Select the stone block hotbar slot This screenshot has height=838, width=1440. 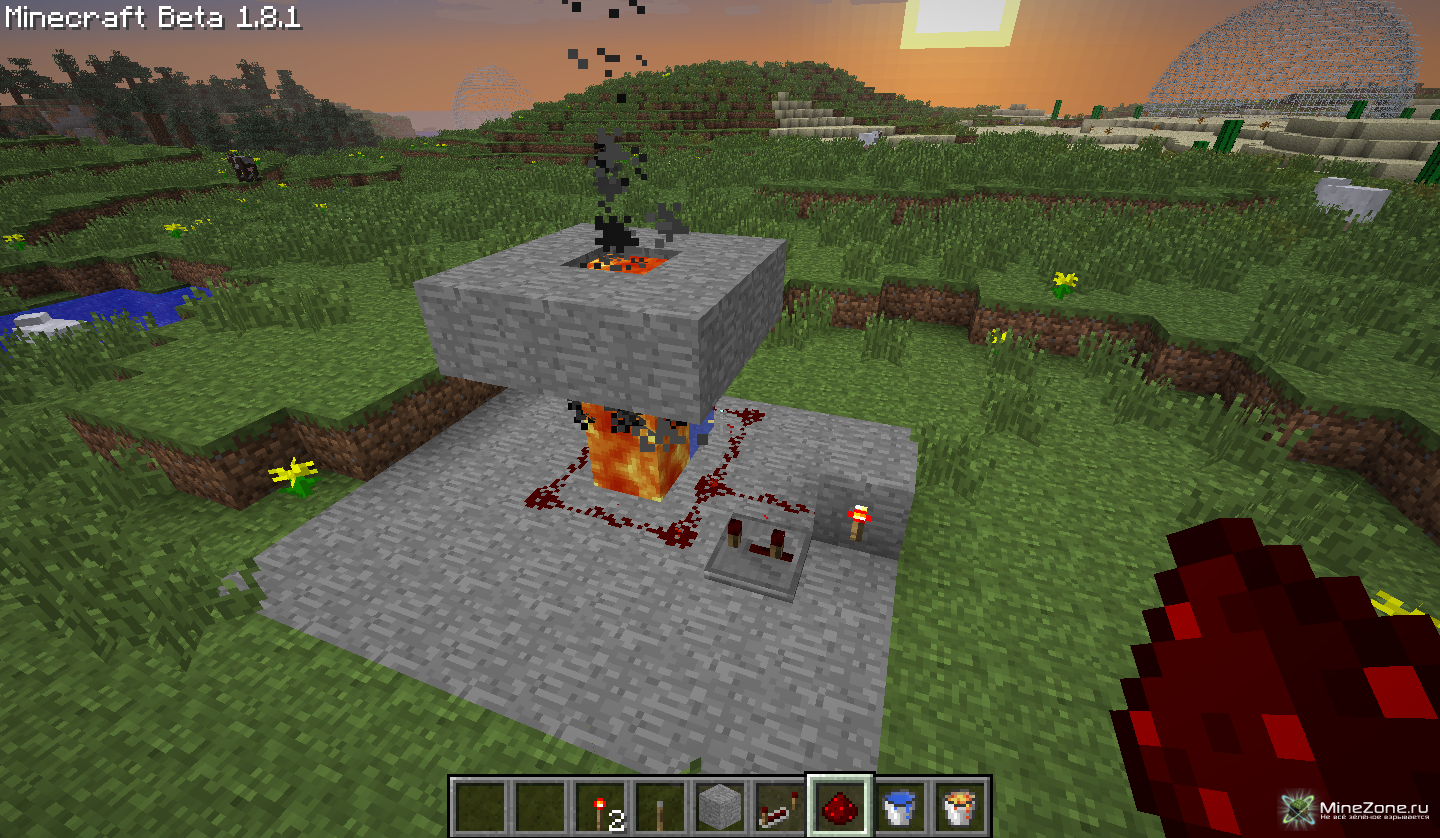pyautogui.click(x=720, y=806)
